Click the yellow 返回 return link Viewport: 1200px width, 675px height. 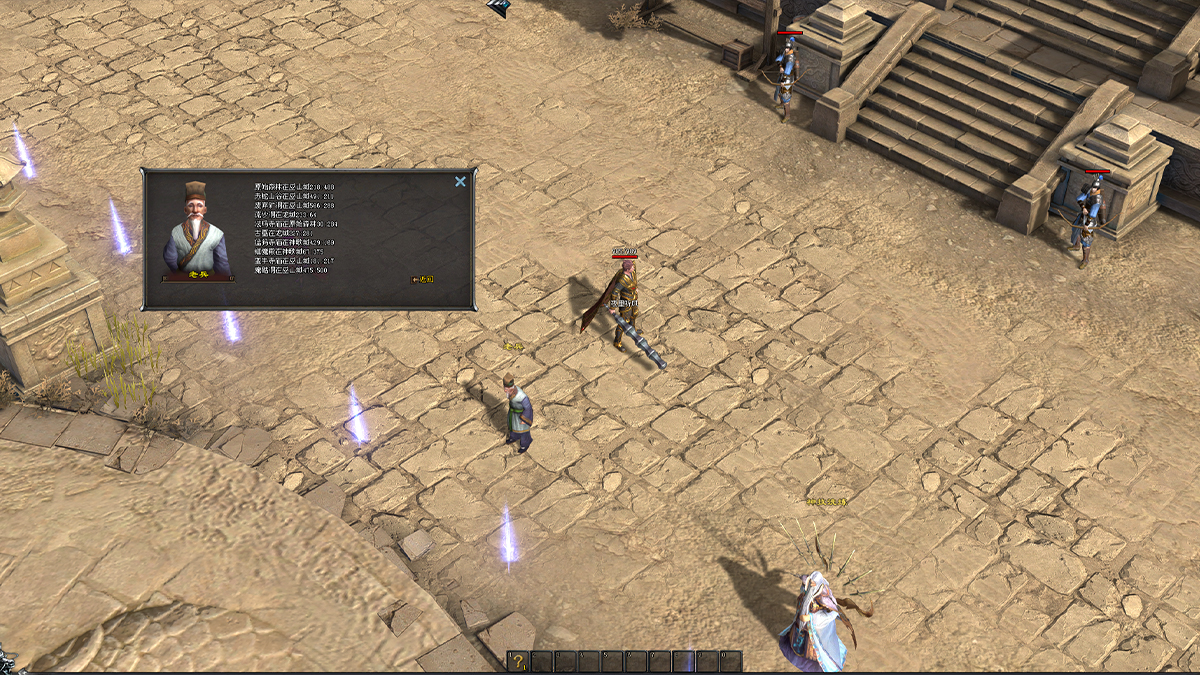(423, 280)
